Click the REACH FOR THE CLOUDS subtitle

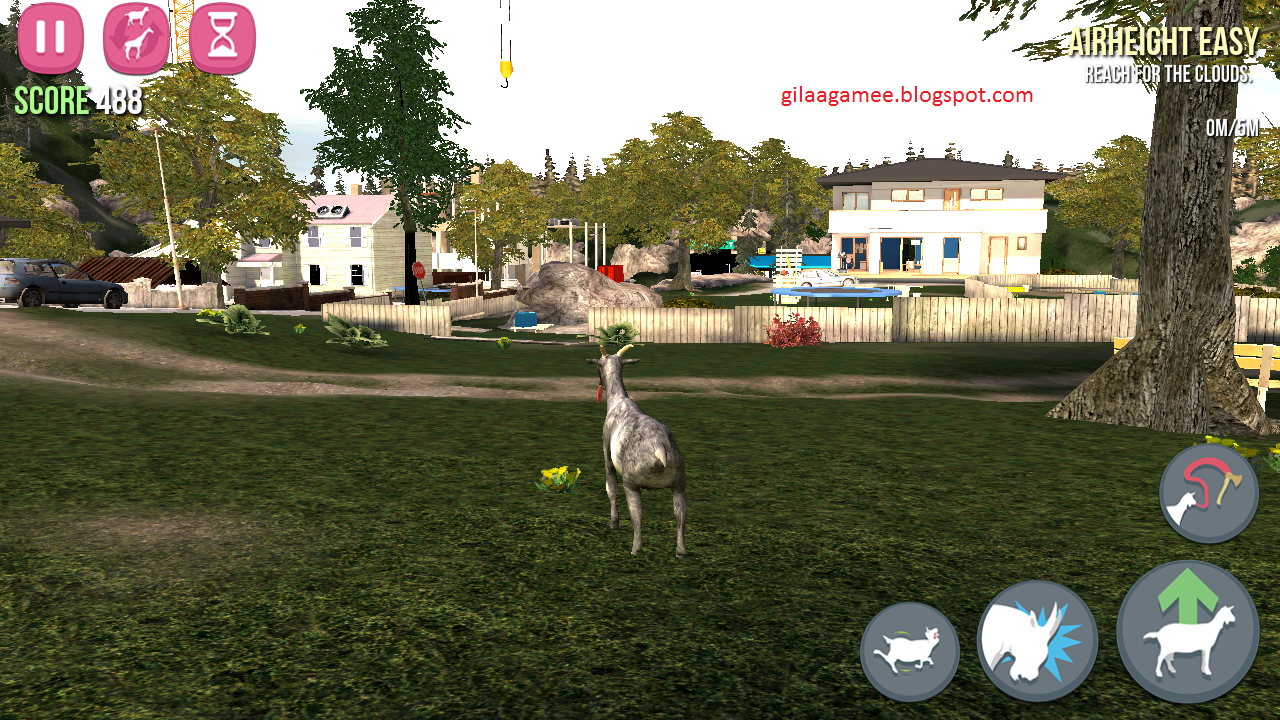[x=1172, y=74]
